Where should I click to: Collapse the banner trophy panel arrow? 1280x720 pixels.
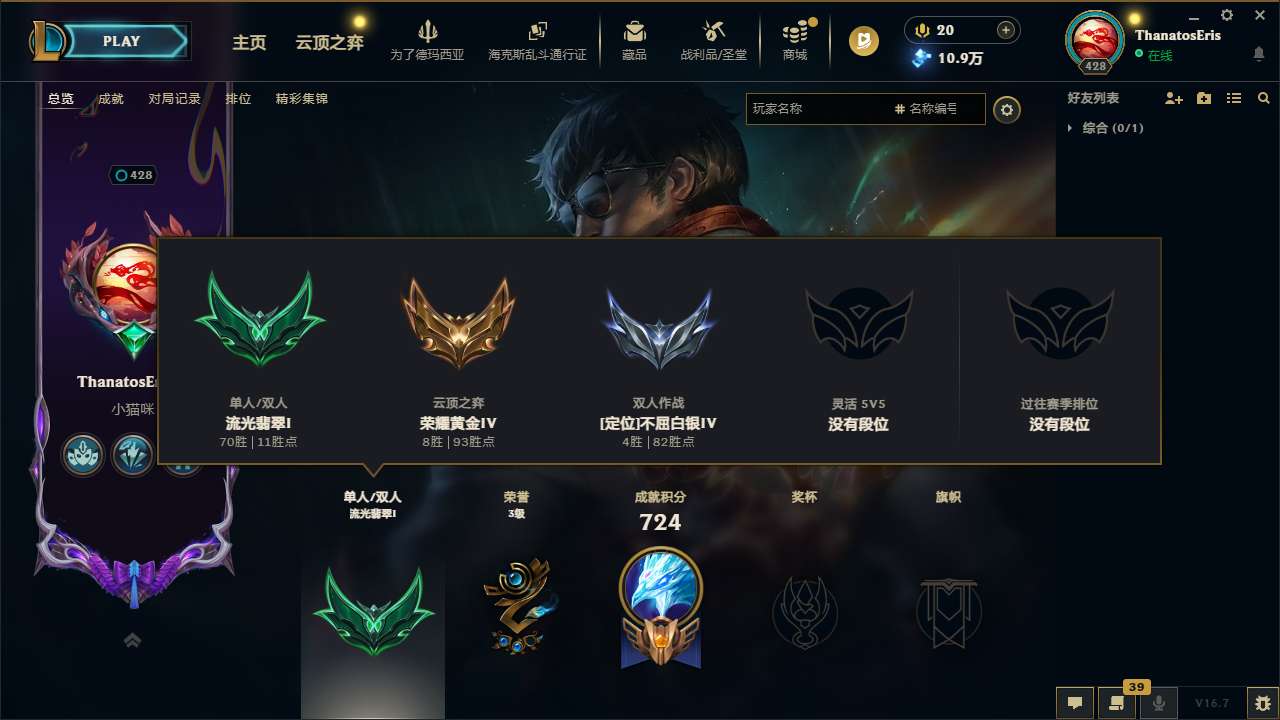132,639
